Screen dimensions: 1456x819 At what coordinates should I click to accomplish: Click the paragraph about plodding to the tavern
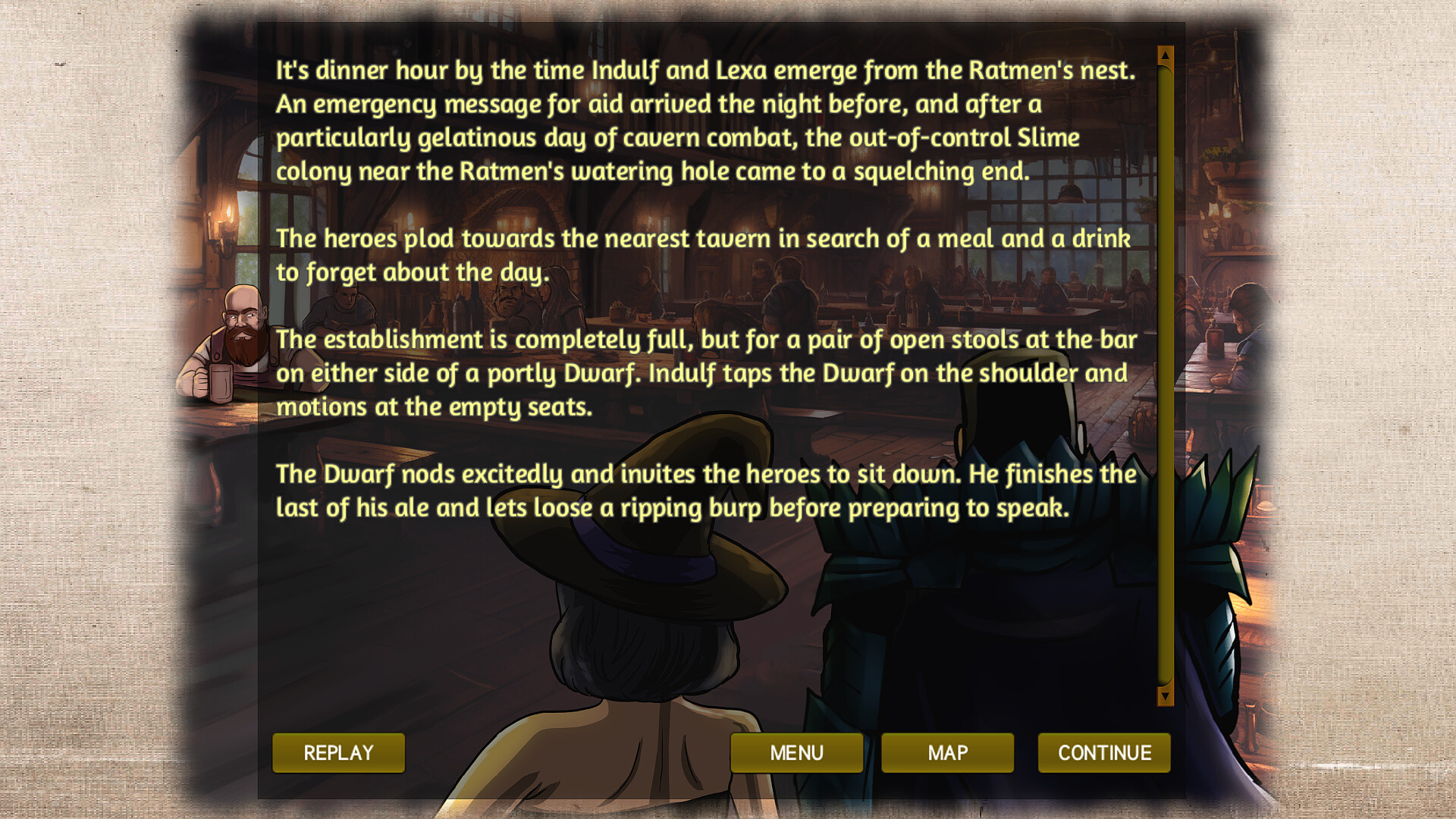click(704, 254)
